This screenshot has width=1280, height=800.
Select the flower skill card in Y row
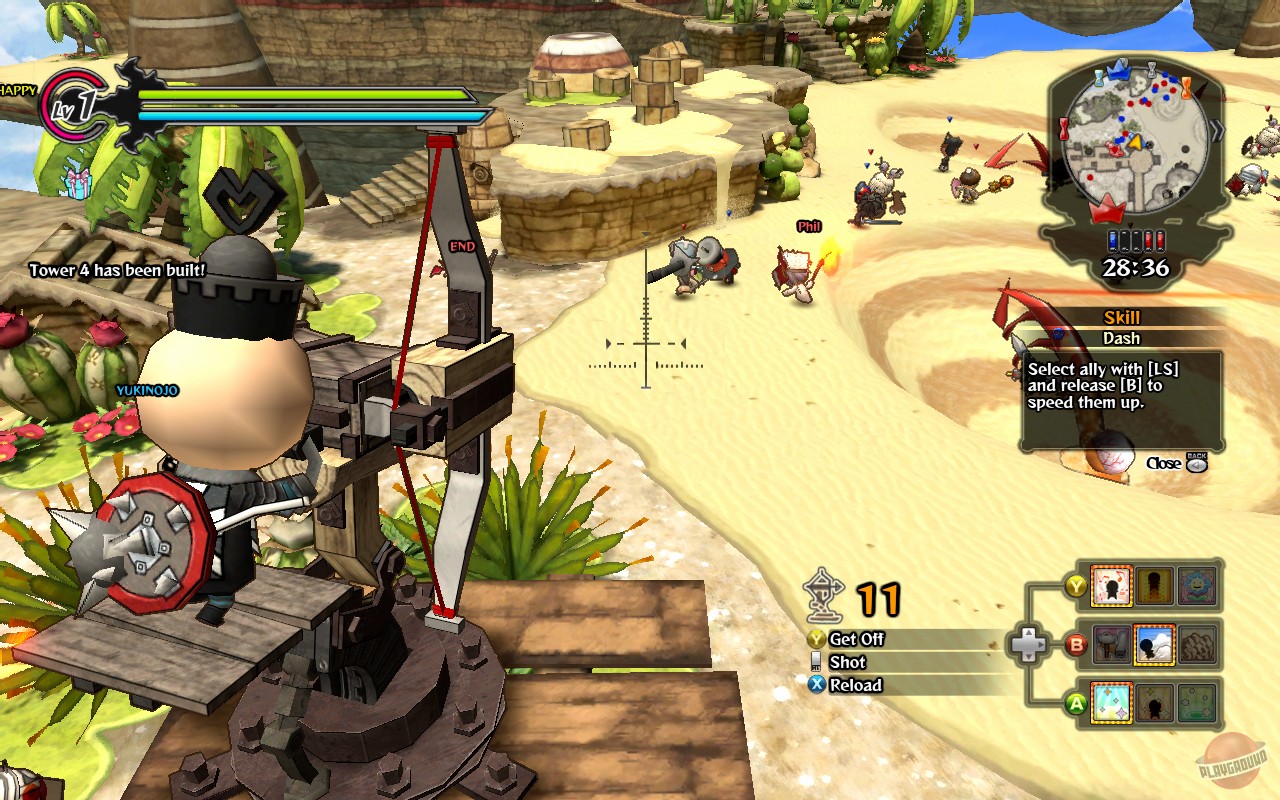1198,586
